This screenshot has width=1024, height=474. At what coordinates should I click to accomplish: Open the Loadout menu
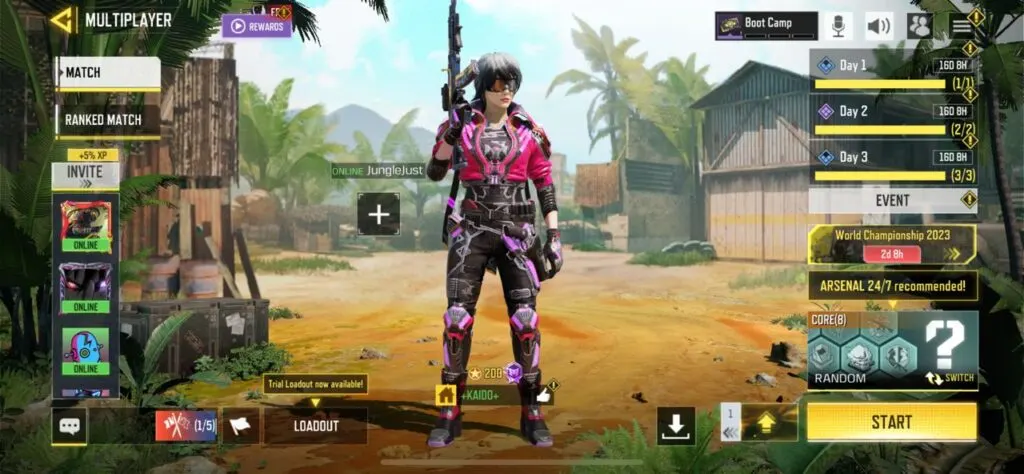316,426
